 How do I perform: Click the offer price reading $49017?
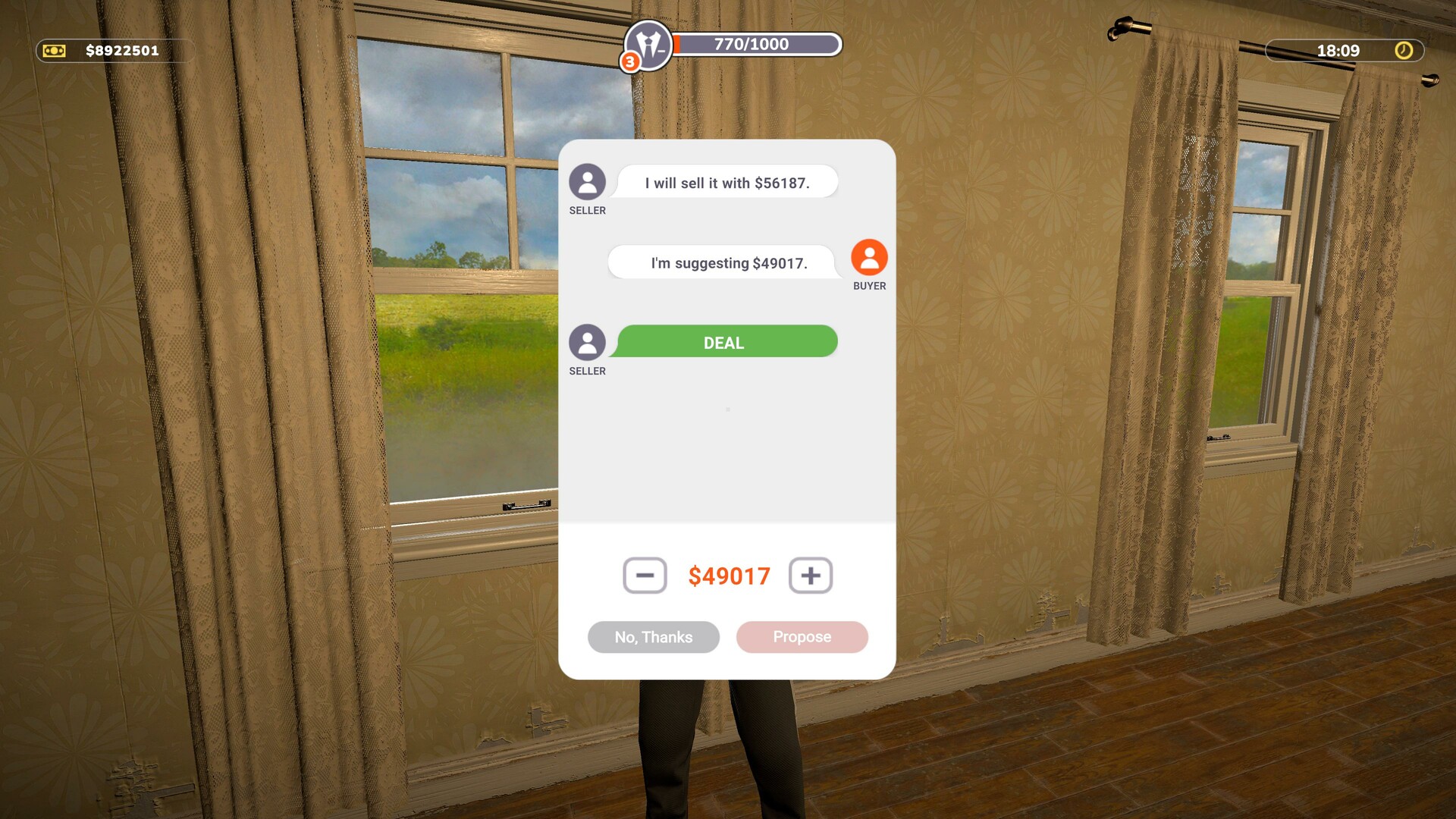pos(730,576)
